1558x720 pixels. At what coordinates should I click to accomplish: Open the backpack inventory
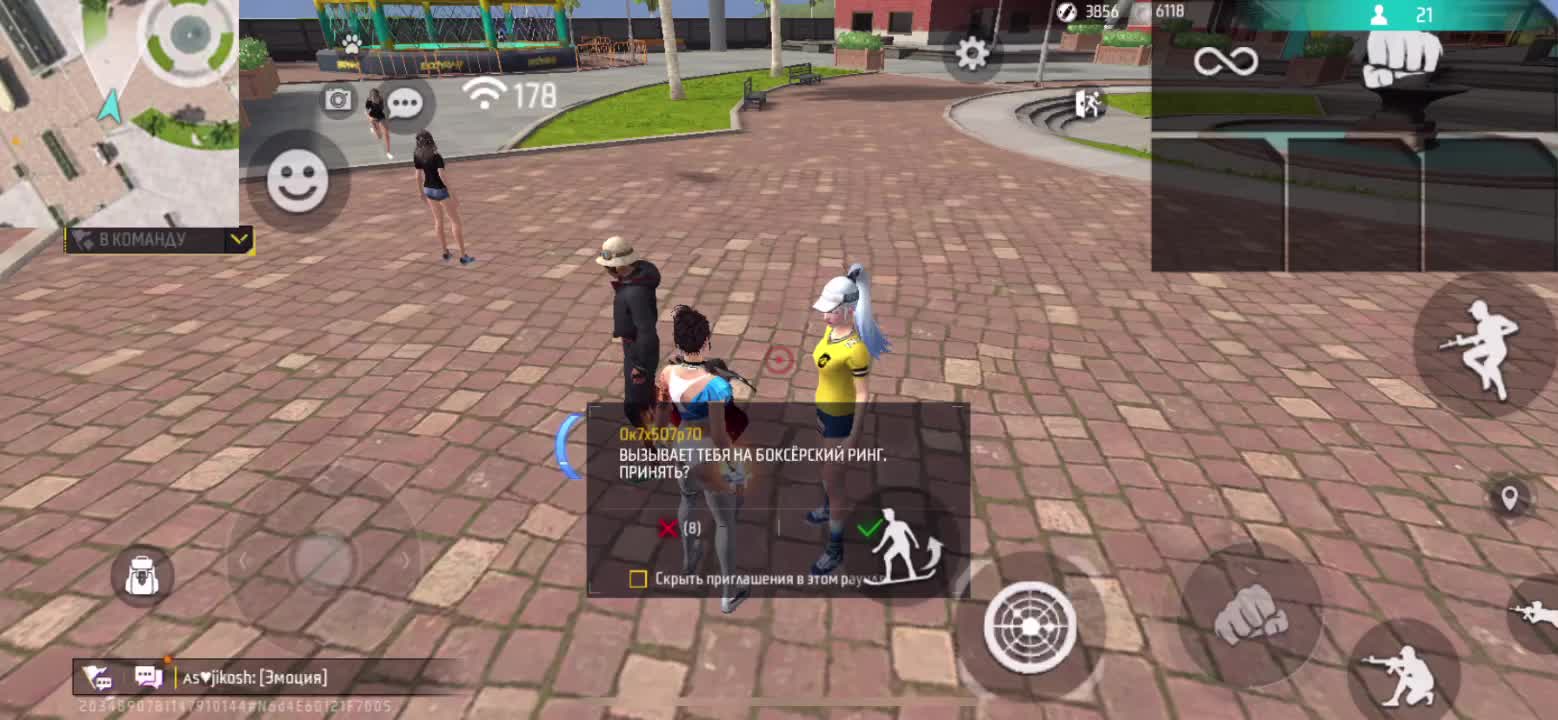142,575
